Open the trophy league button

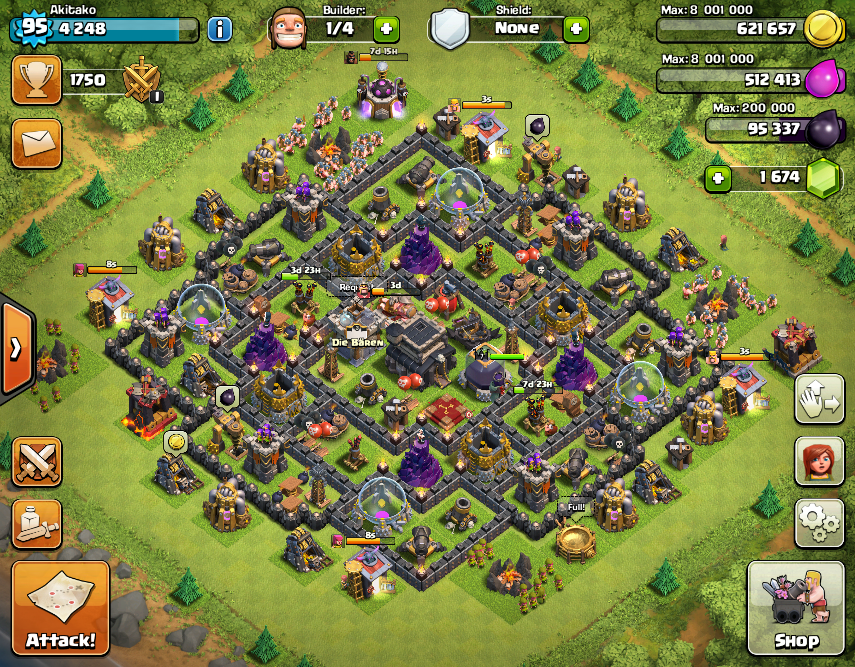point(37,80)
